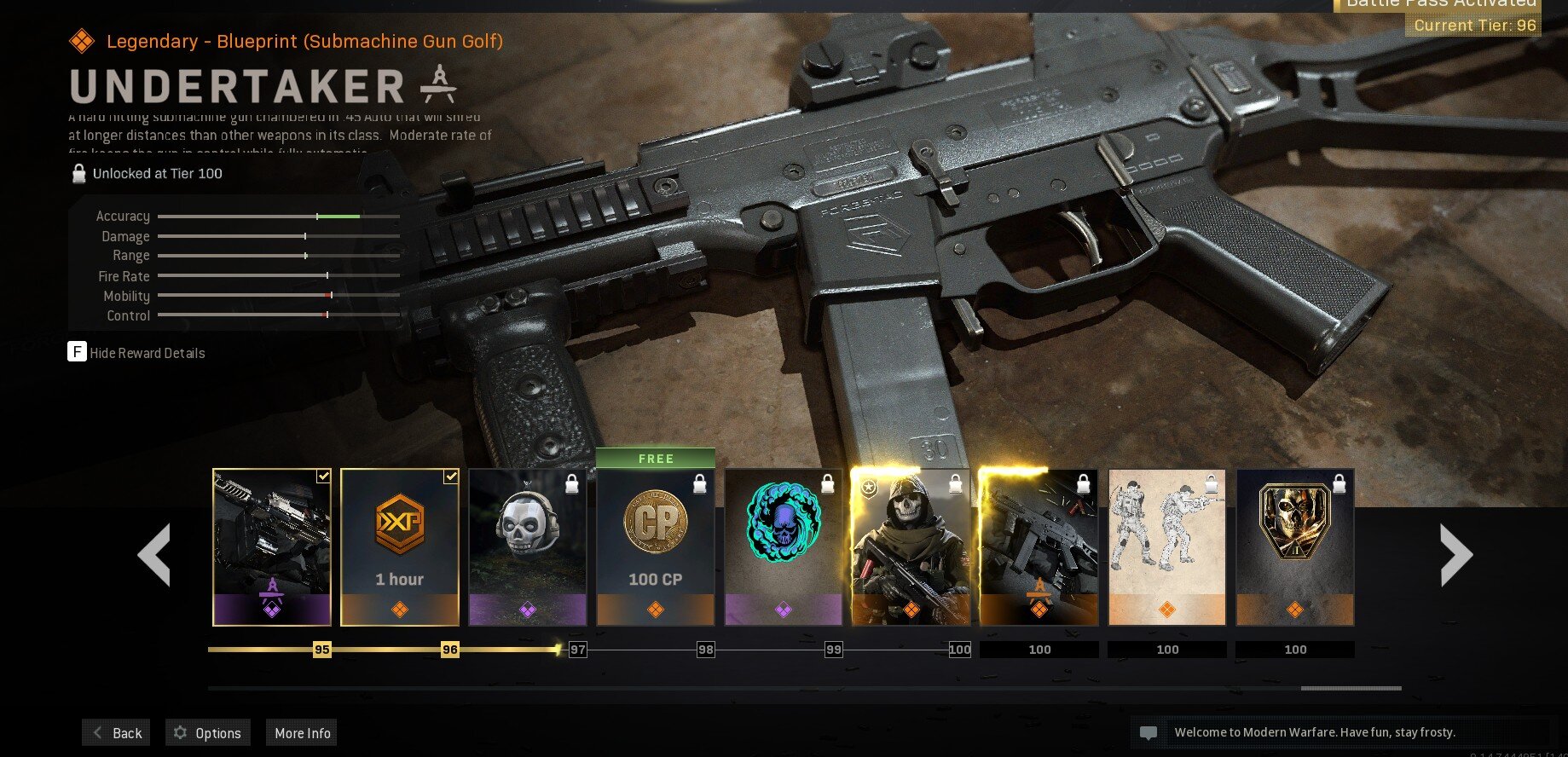Select the skull with headphones charm reward
Screen dimensions: 1568x757
tap(528, 547)
